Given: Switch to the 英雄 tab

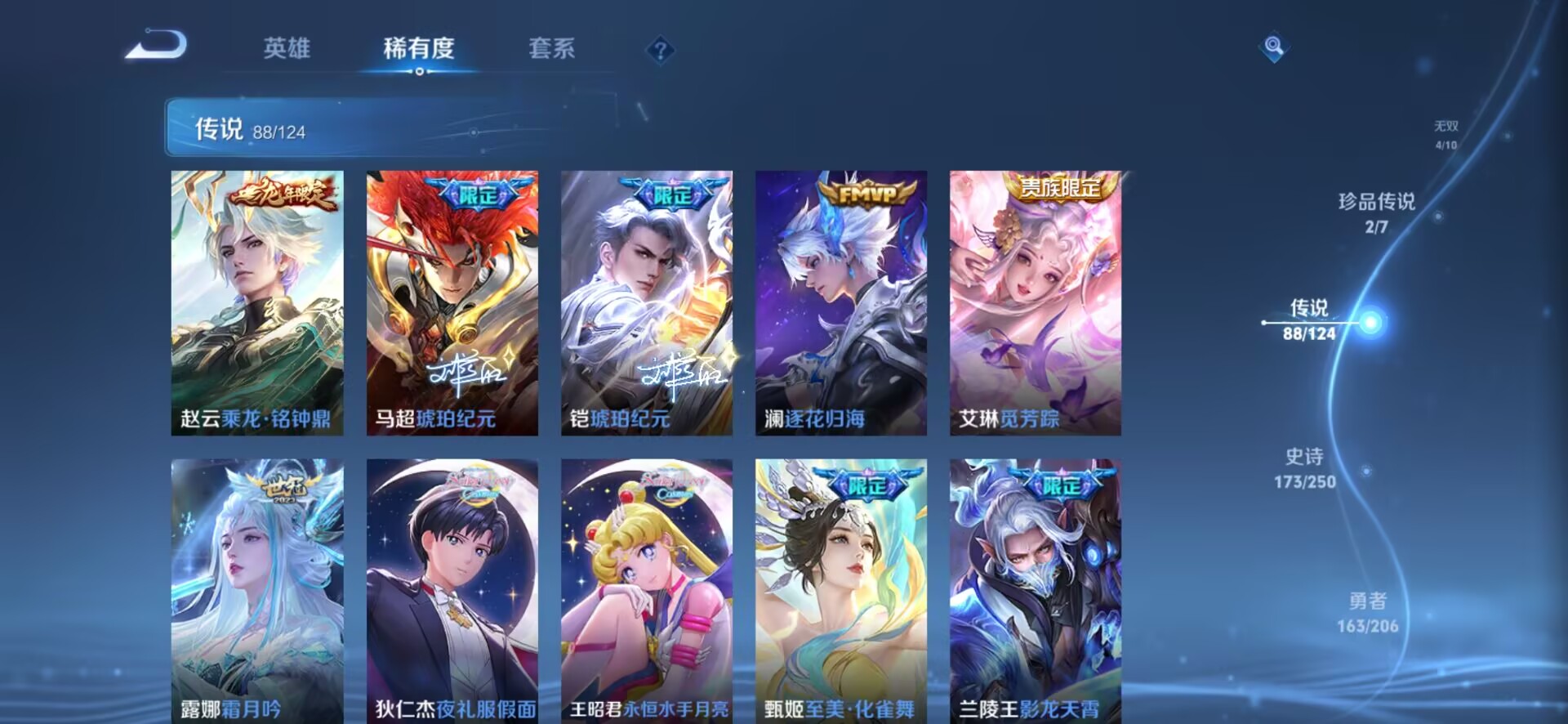Looking at the screenshot, I should click(x=287, y=48).
